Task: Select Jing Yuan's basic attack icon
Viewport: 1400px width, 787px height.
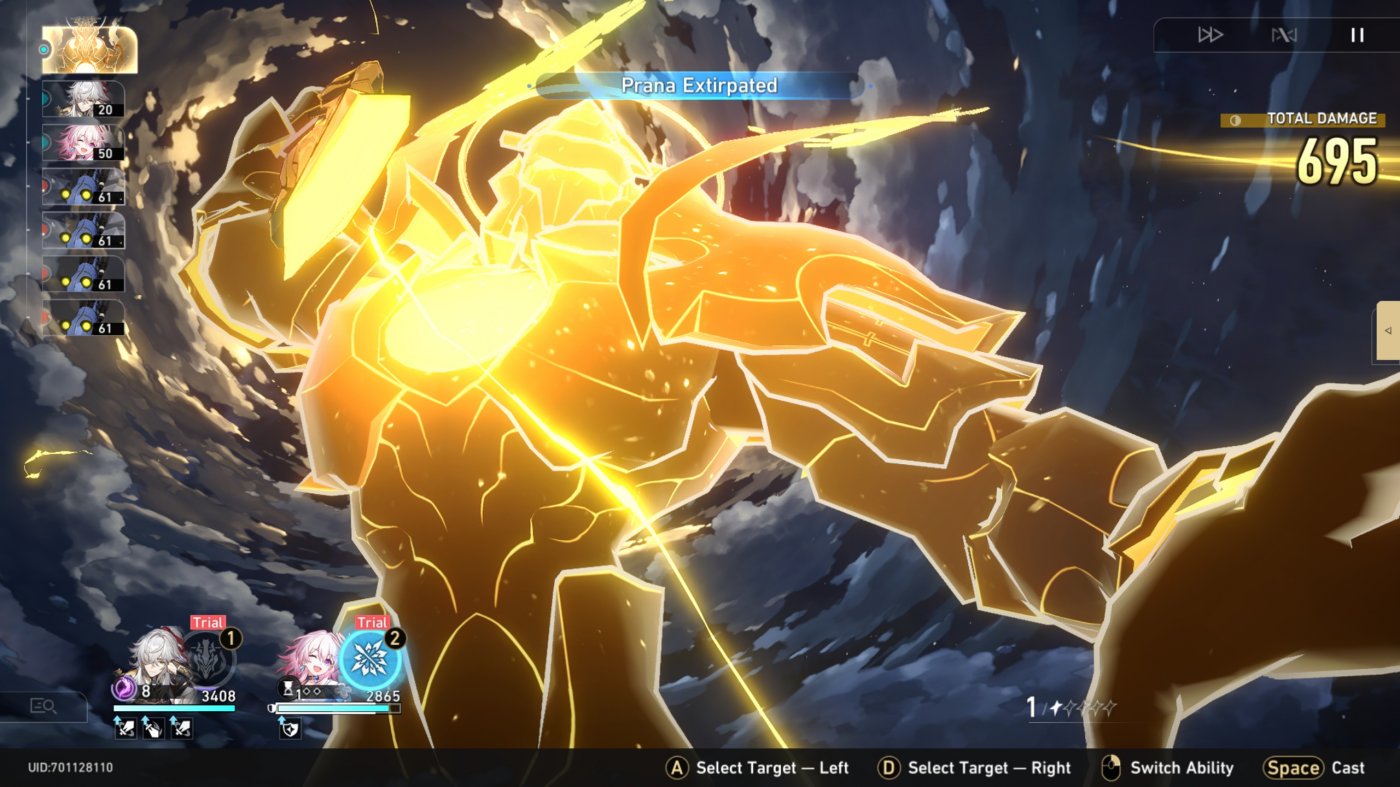Action: pyautogui.click(x=125, y=727)
